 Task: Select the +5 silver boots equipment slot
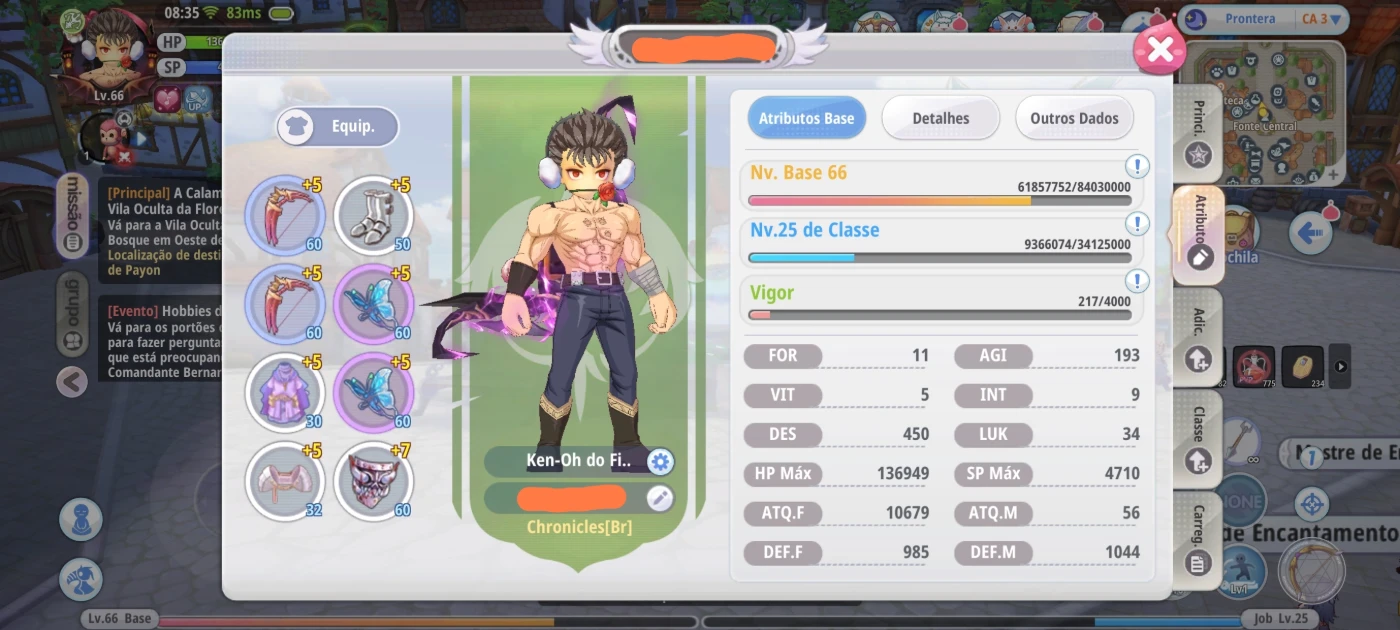point(373,215)
